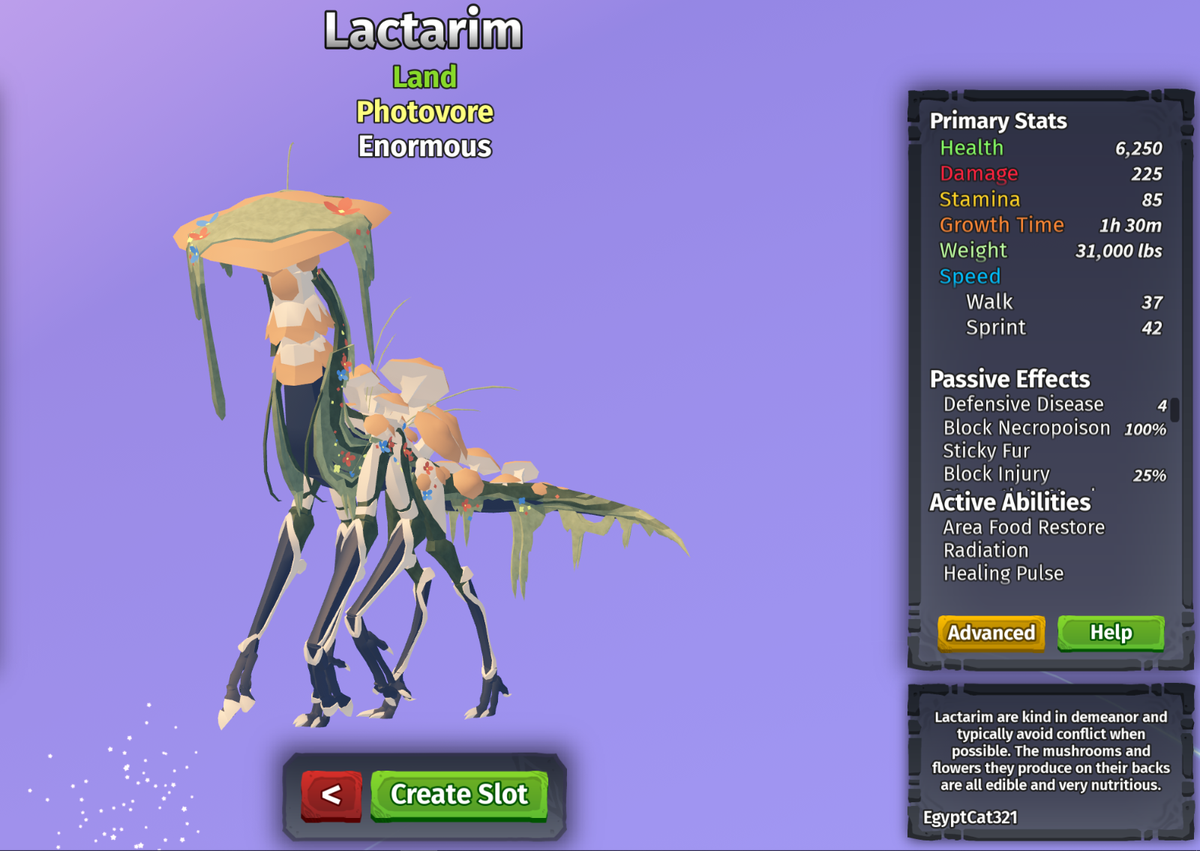Select the Area Food Restore ability

pos(1023,527)
